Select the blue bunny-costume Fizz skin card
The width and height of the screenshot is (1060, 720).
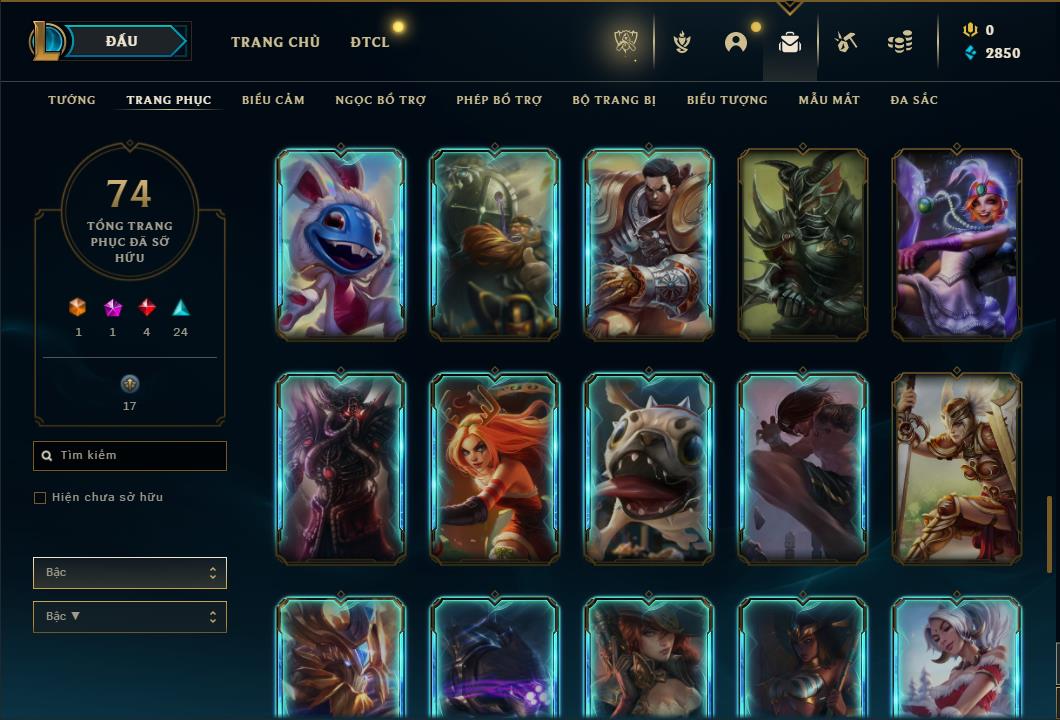pyautogui.click(x=341, y=244)
